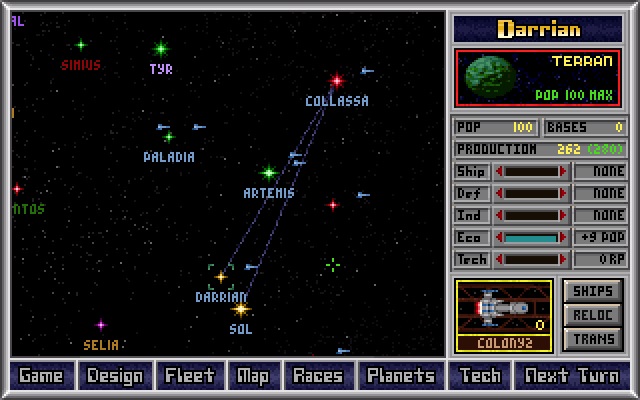Click the SHIPS button for Darrian
Image resolution: width=640 pixels, height=400 pixels.
click(x=593, y=291)
